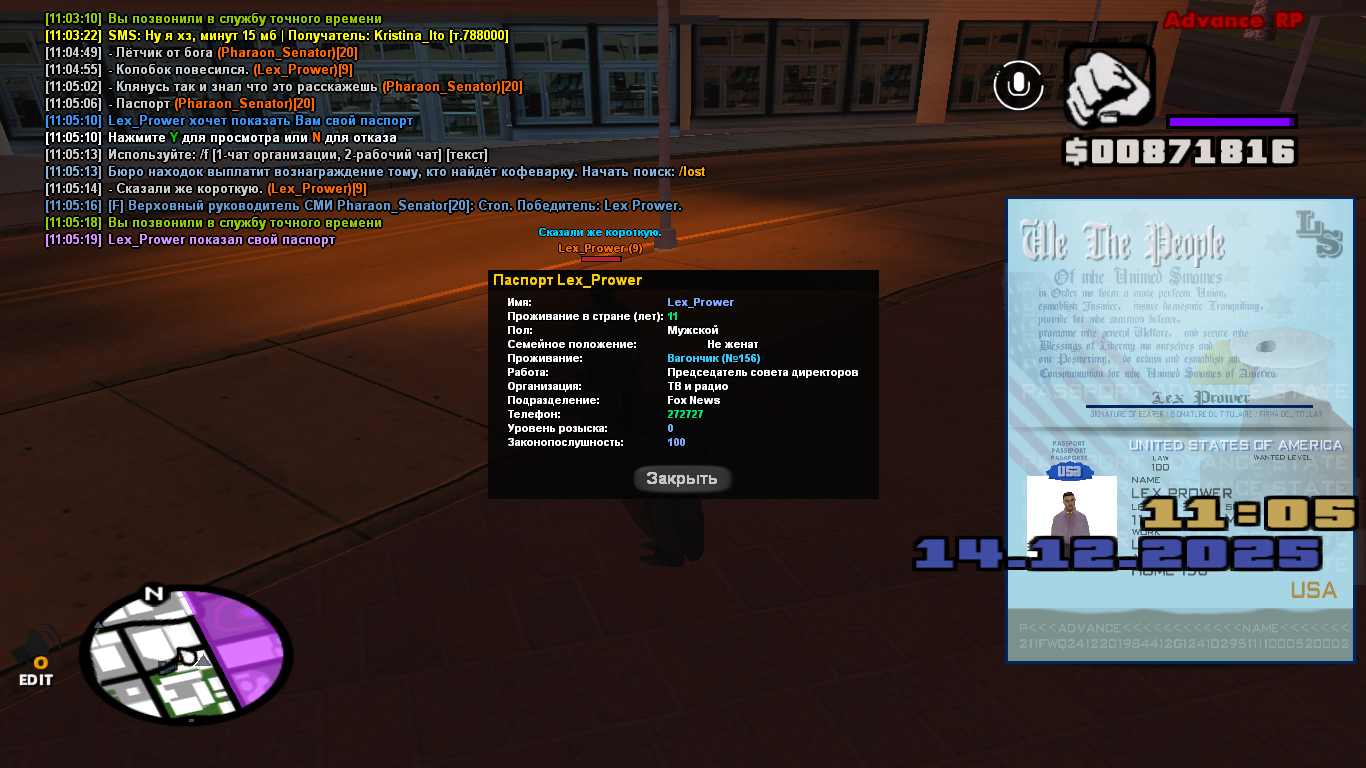Click the passport holder's photo
Image resolution: width=1366 pixels, height=768 pixels.
tap(1071, 511)
